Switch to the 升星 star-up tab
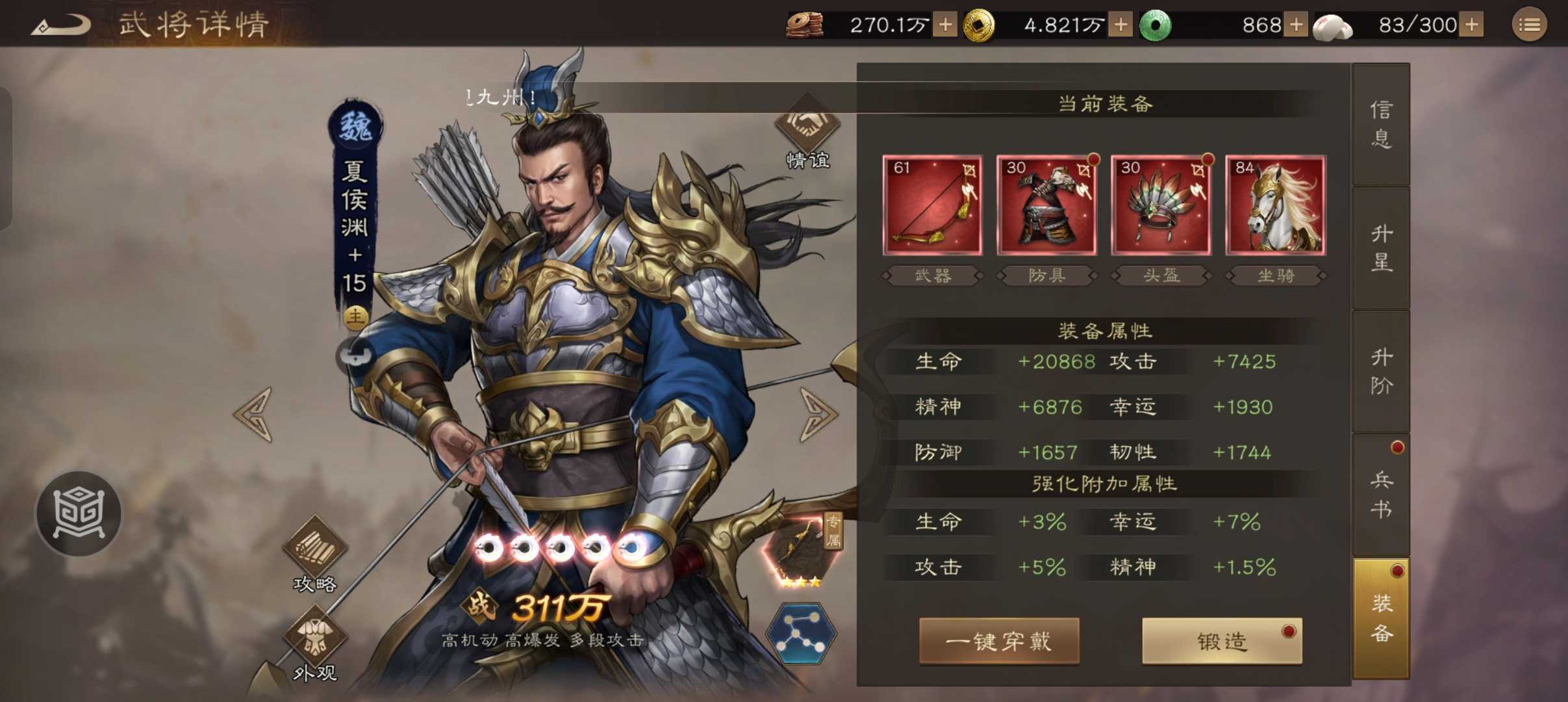The image size is (1568, 702). (x=1381, y=248)
